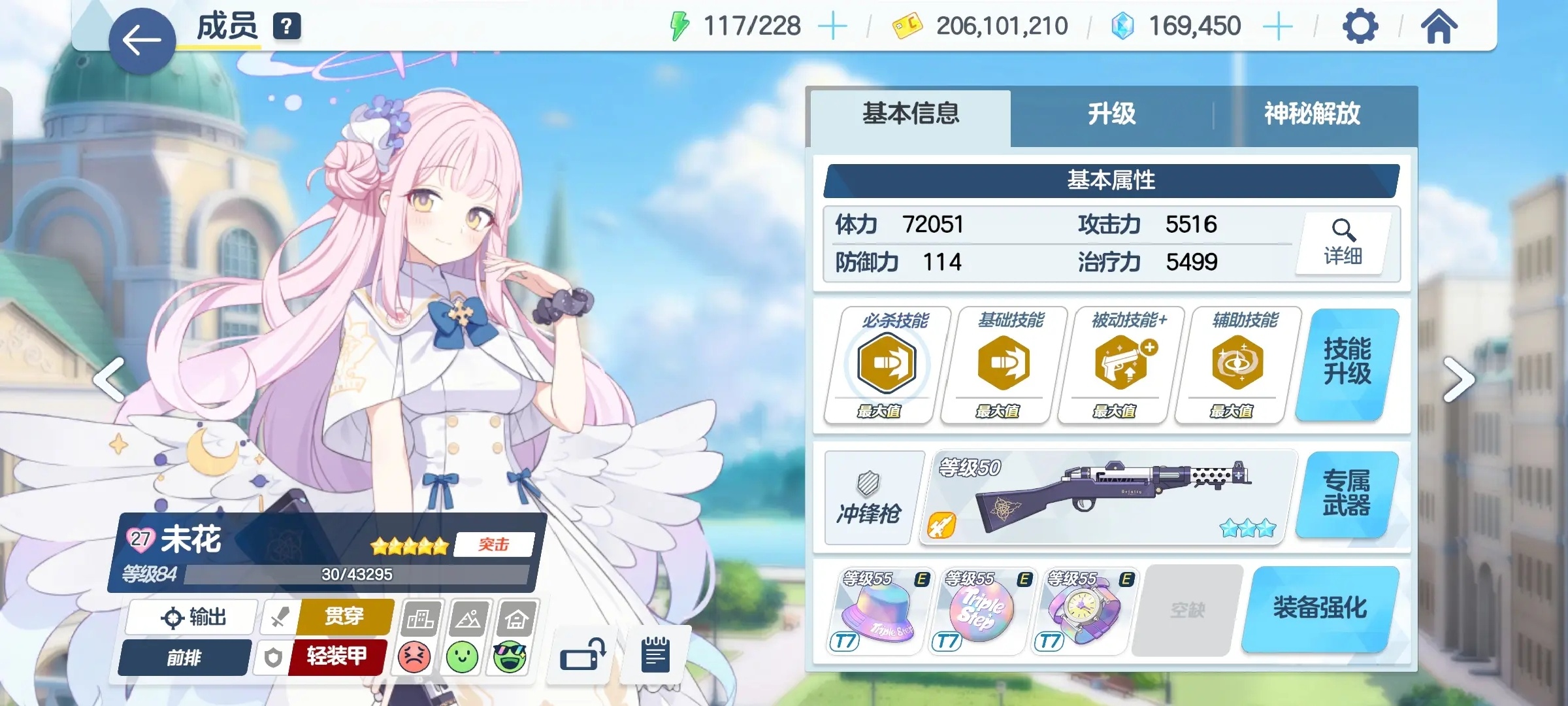The height and width of the screenshot is (706, 1568).
Task: Select the T7 wristwatch equipment slot
Action: pos(1083,611)
